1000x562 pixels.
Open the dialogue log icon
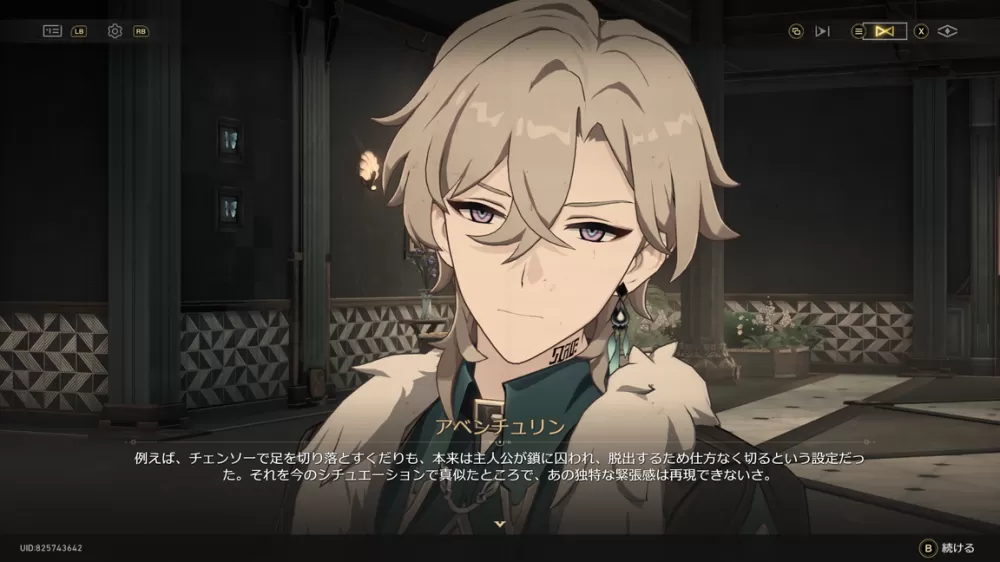click(x=52, y=31)
